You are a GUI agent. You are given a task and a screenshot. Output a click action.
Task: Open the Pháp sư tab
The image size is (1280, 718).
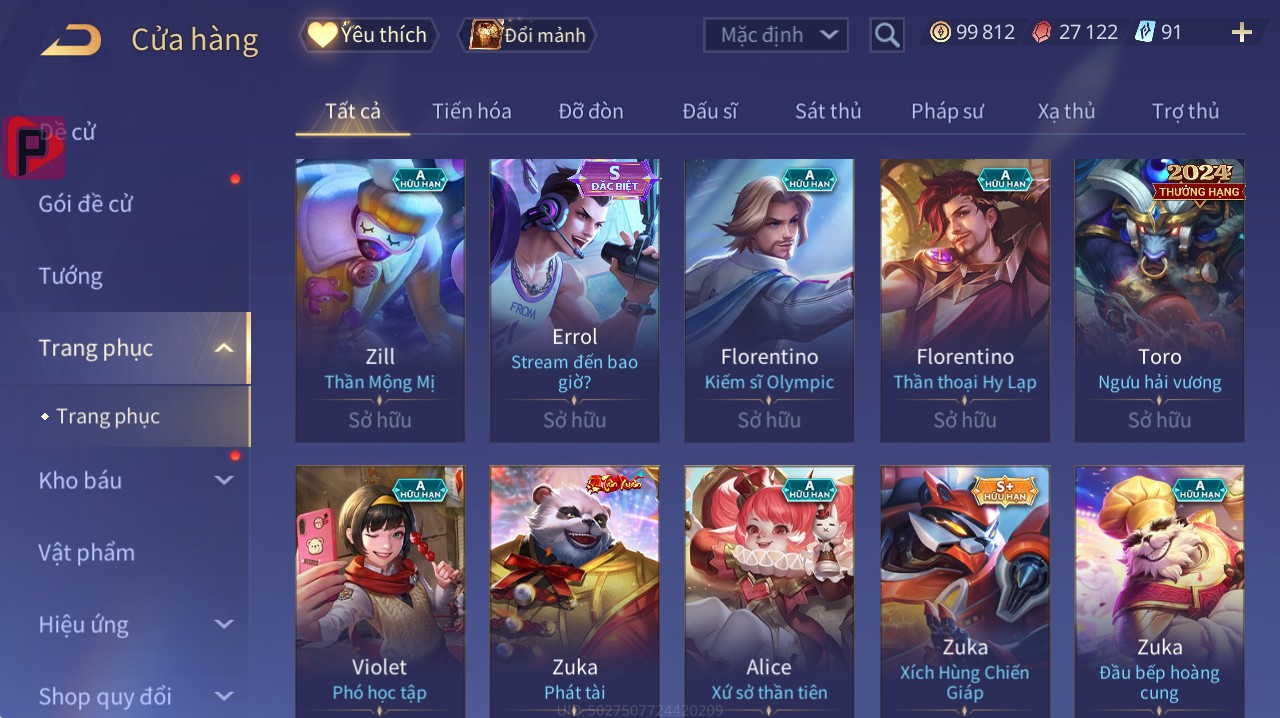pos(947,111)
